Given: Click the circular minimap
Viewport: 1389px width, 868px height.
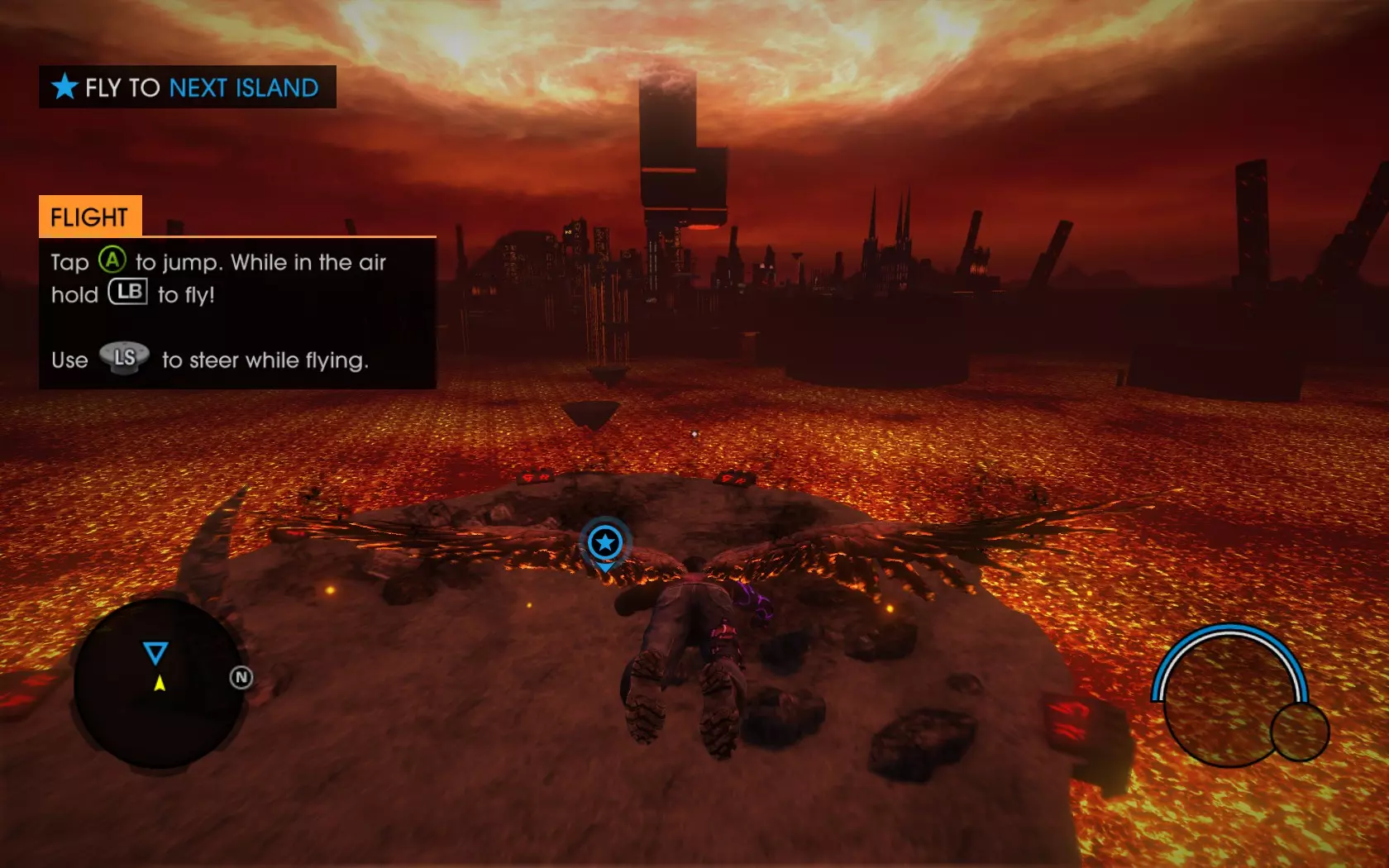Looking at the screenshot, I should (159, 684).
